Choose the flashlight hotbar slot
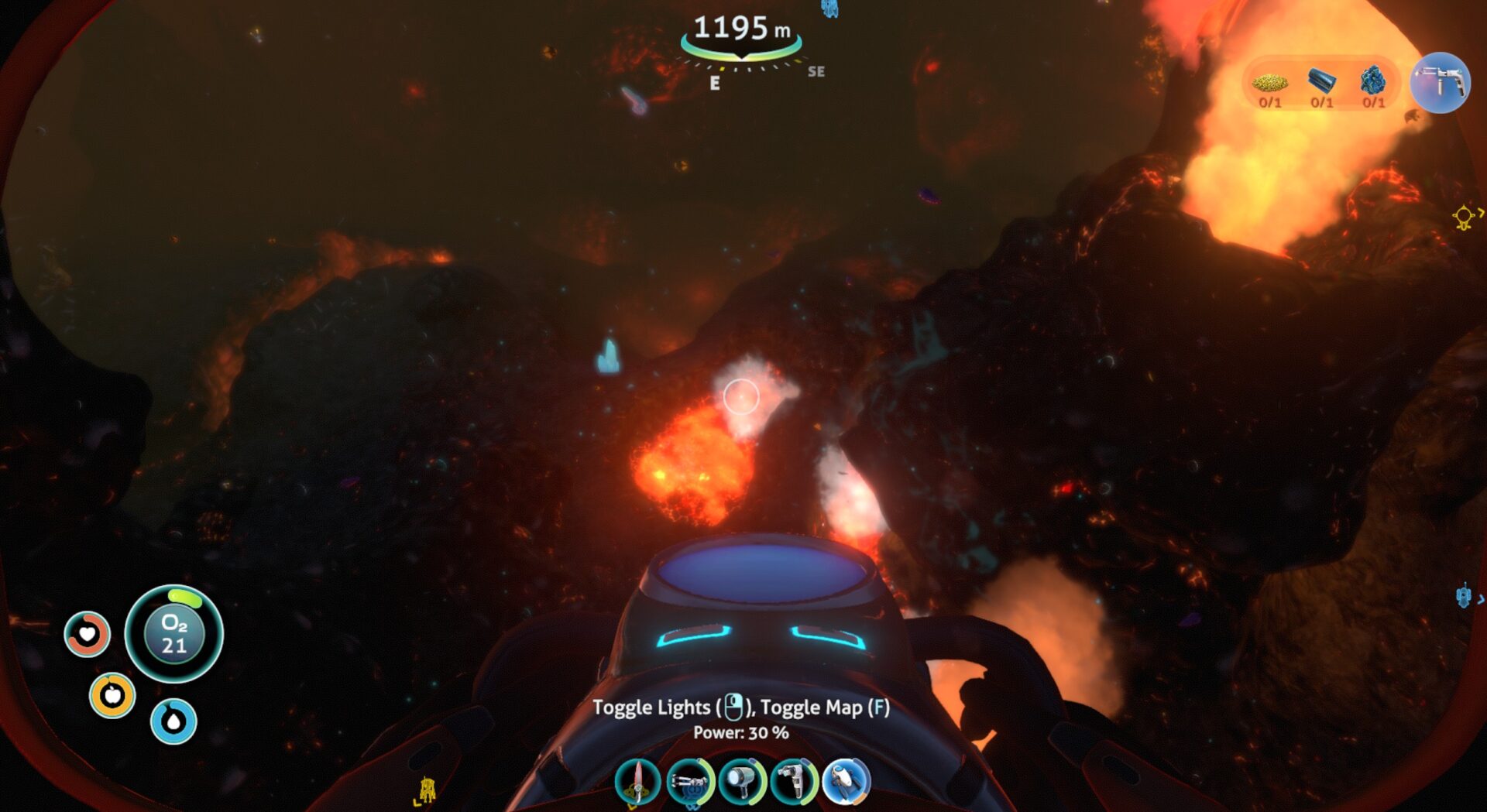This screenshot has width=1487, height=812. [742, 781]
